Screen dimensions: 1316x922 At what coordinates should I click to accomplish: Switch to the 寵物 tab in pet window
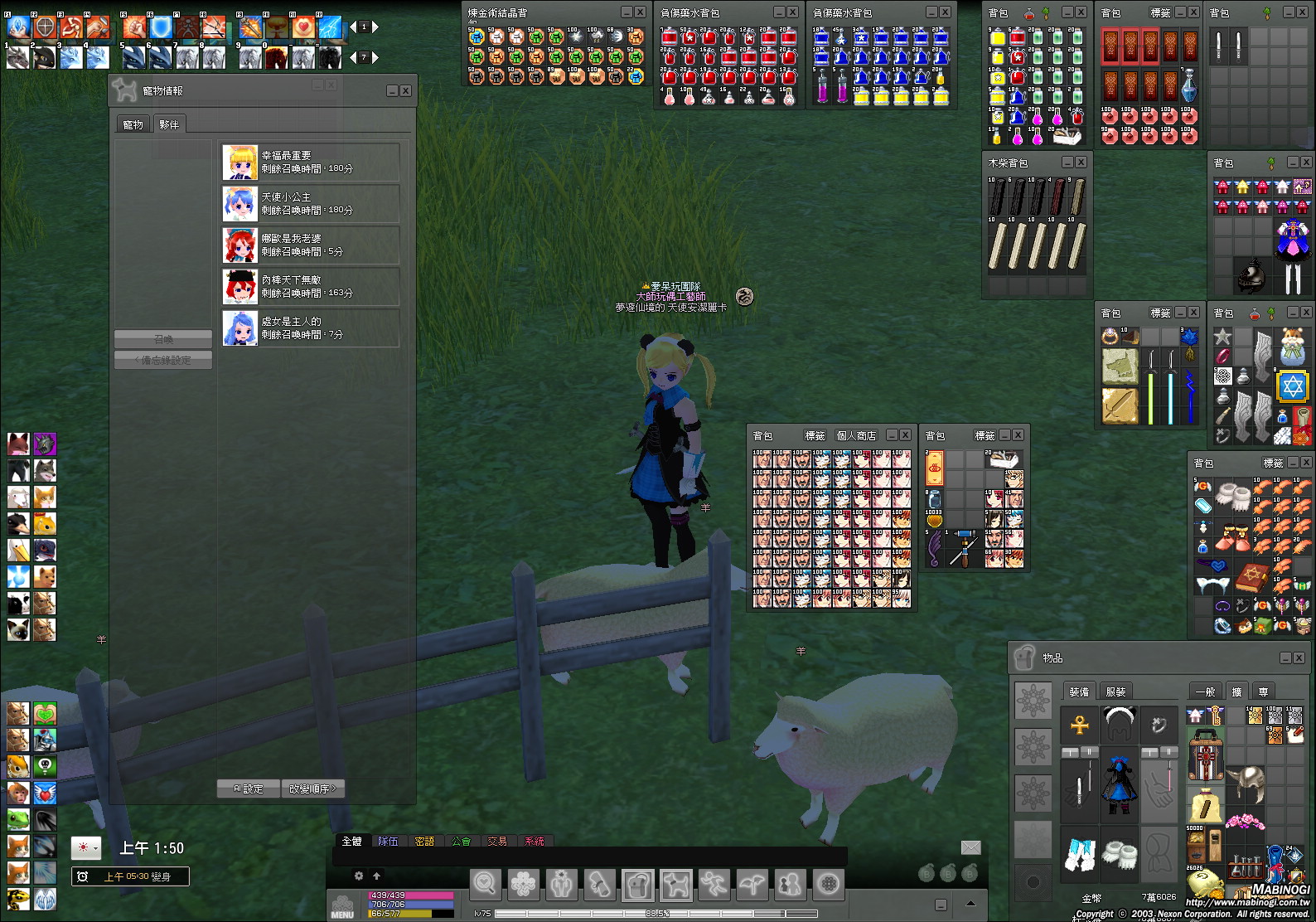pyautogui.click(x=133, y=124)
